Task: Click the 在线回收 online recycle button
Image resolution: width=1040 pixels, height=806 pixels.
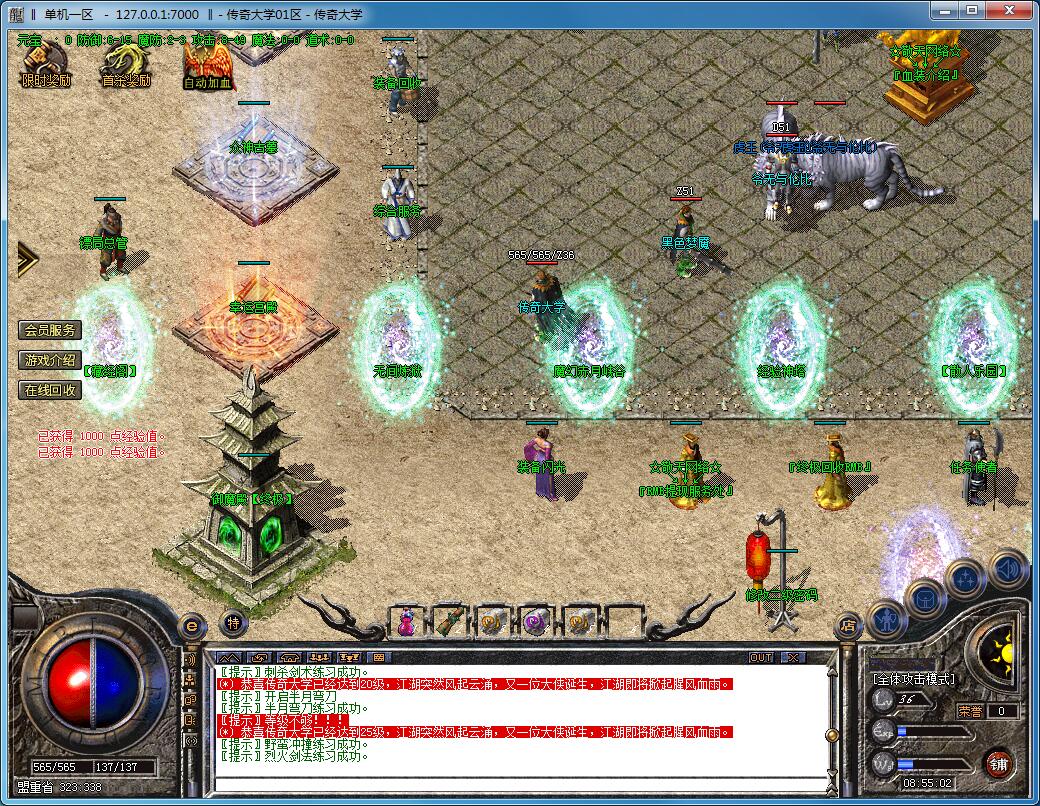Action: pos(50,390)
